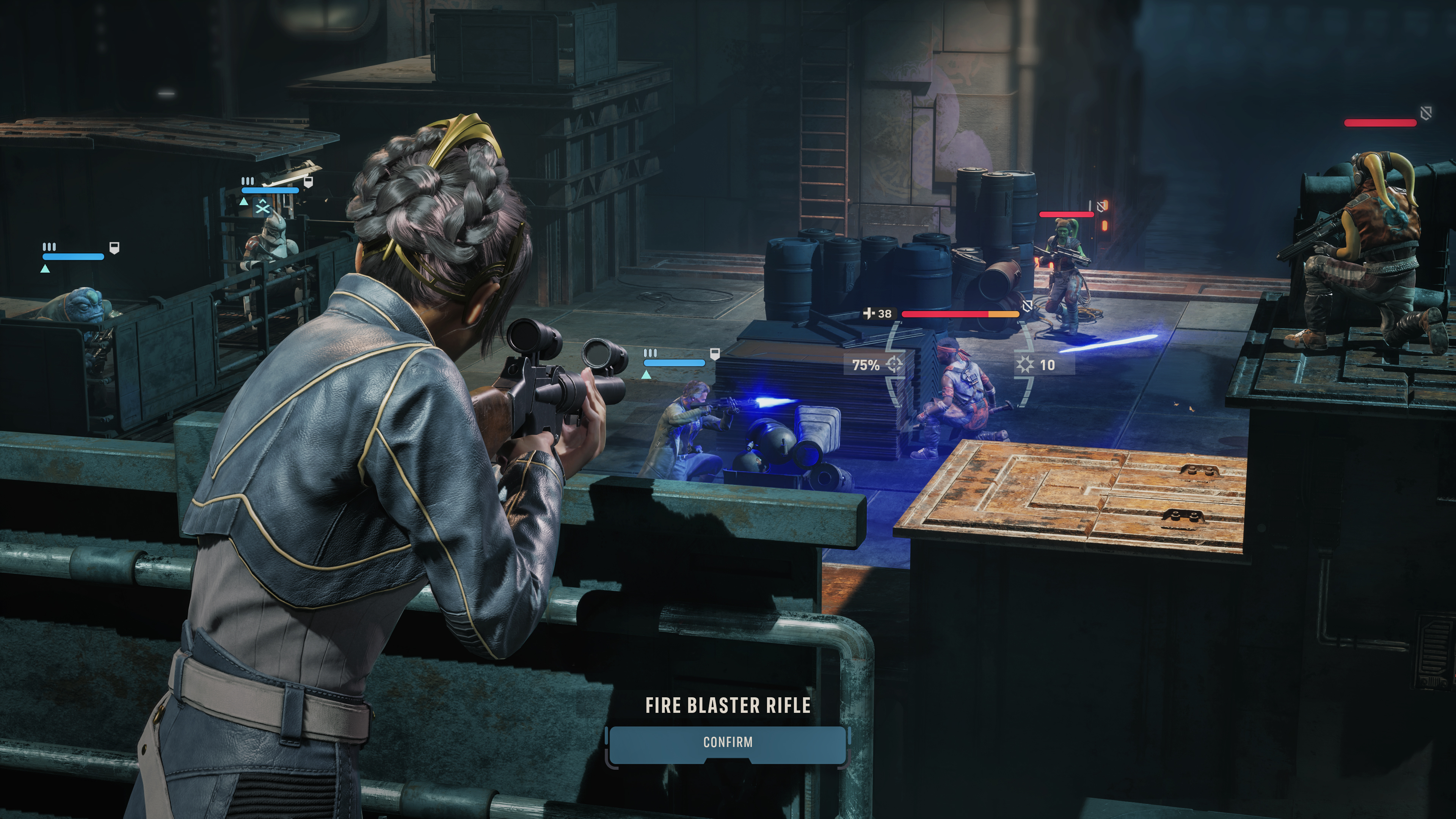Toggle the triangle marker beside the clone trooper
This screenshot has width=1456, height=819.
243,202
